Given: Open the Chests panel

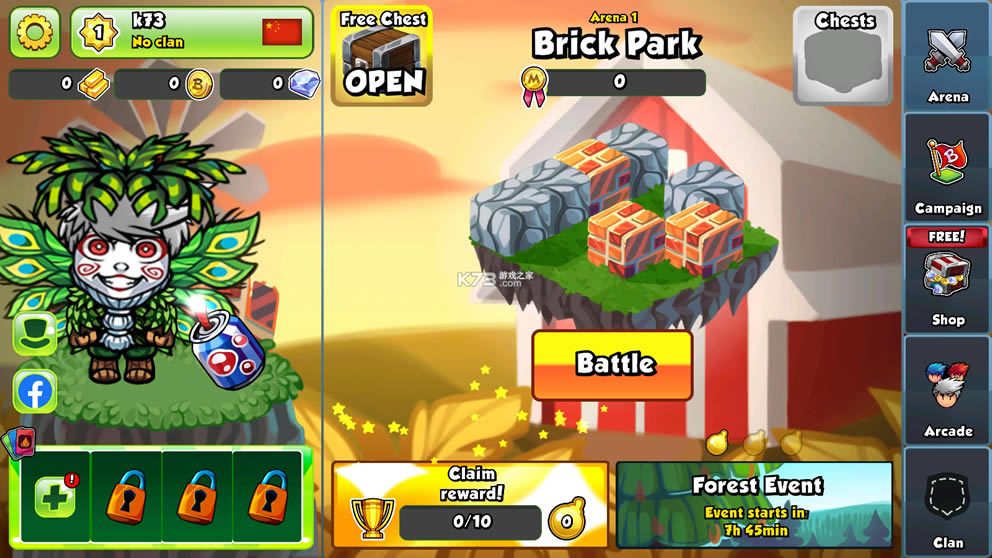Looking at the screenshot, I should (x=843, y=56).
